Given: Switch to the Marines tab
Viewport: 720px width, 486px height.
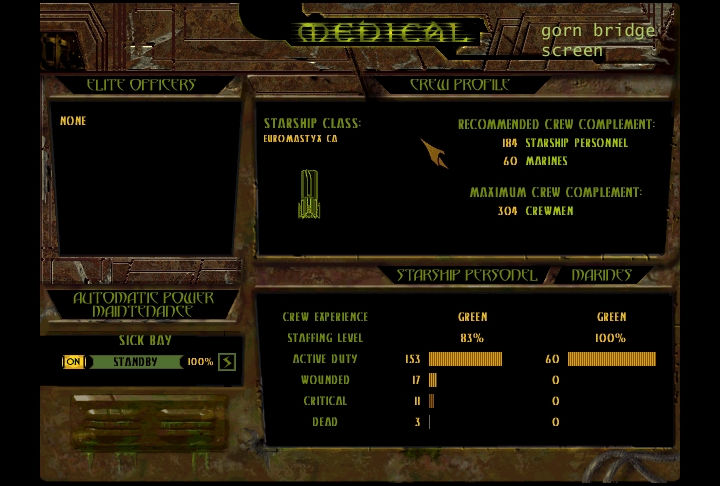Looking at the screenshot, I should (601, 275).
